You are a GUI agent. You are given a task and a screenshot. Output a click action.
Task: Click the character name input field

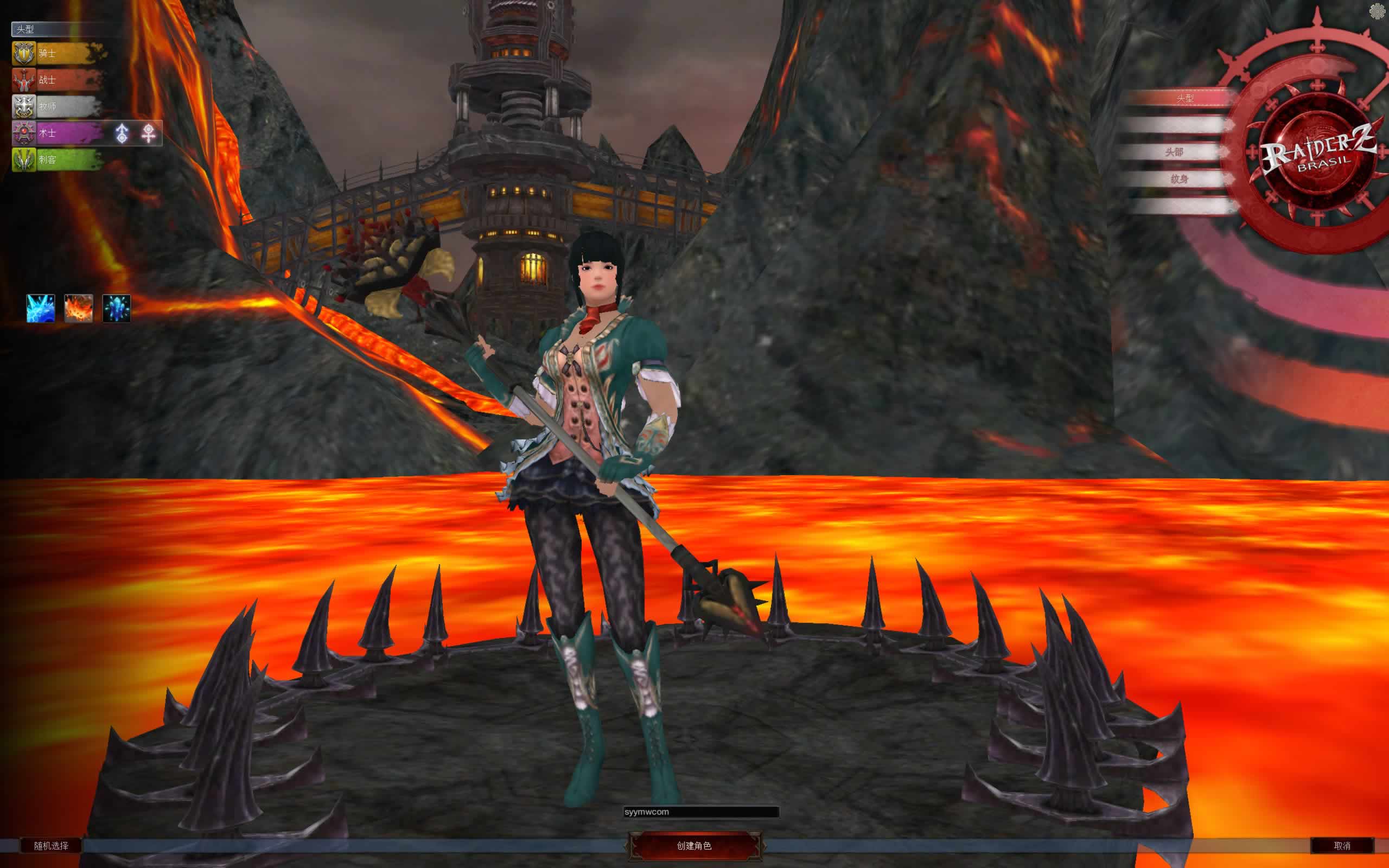pyautogui.click(x=701, y=812)
